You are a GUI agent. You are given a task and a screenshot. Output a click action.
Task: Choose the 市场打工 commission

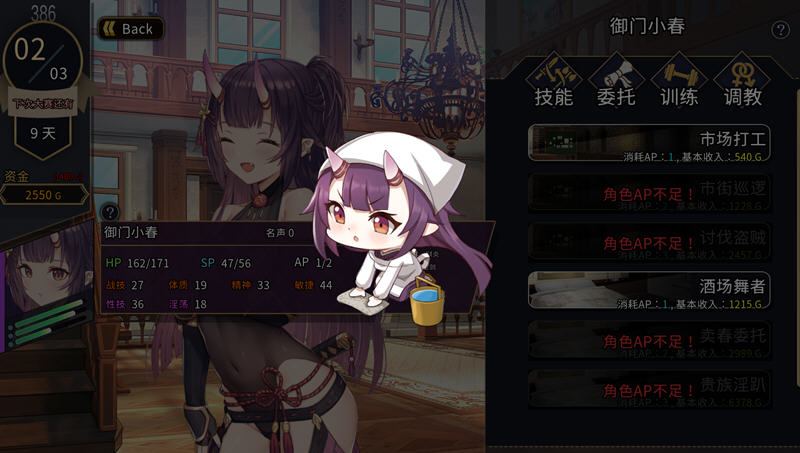pyautogui.click(x=649, y=143)
